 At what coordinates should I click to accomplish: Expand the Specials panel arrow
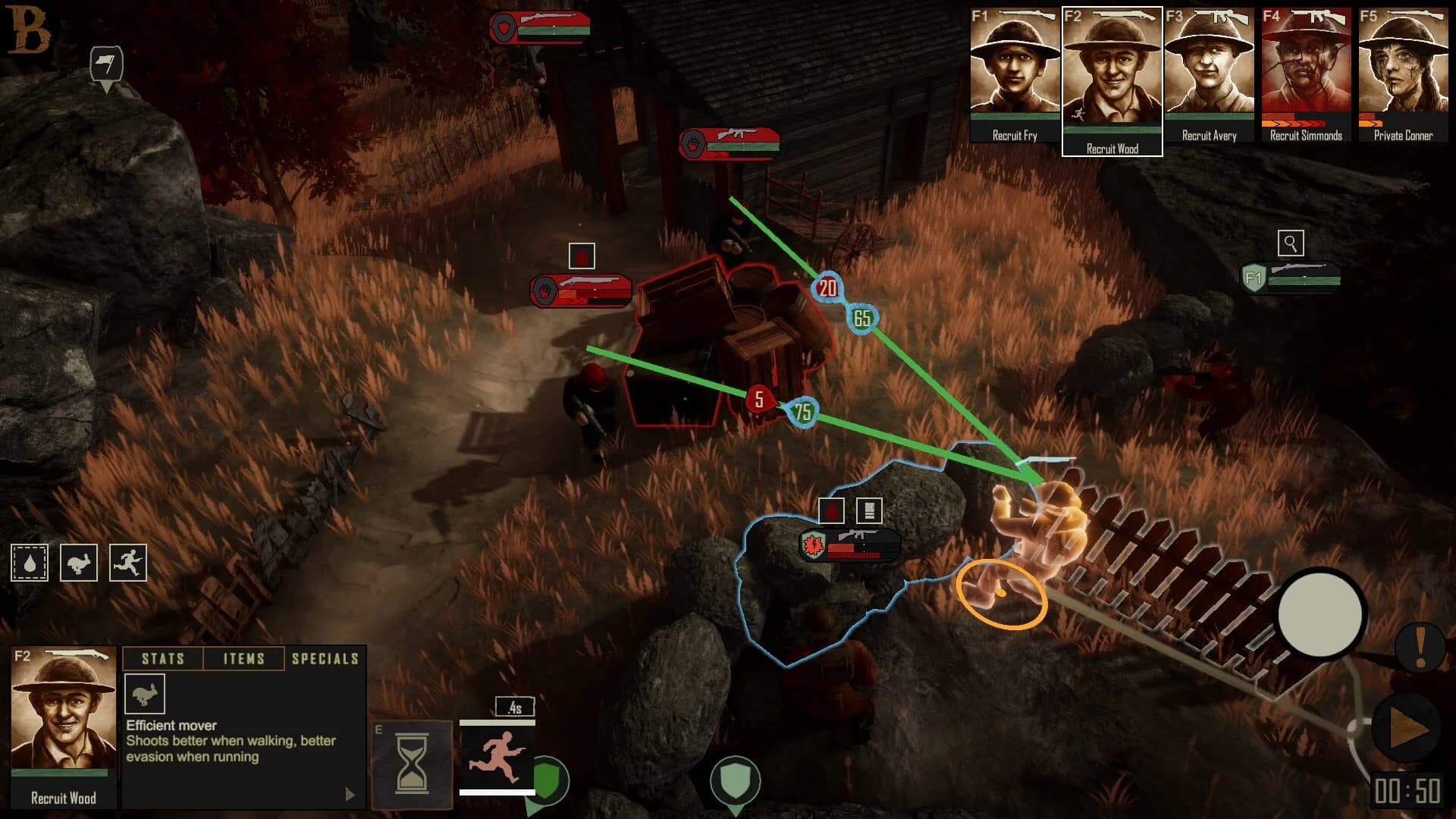click(x=350, y=792)
